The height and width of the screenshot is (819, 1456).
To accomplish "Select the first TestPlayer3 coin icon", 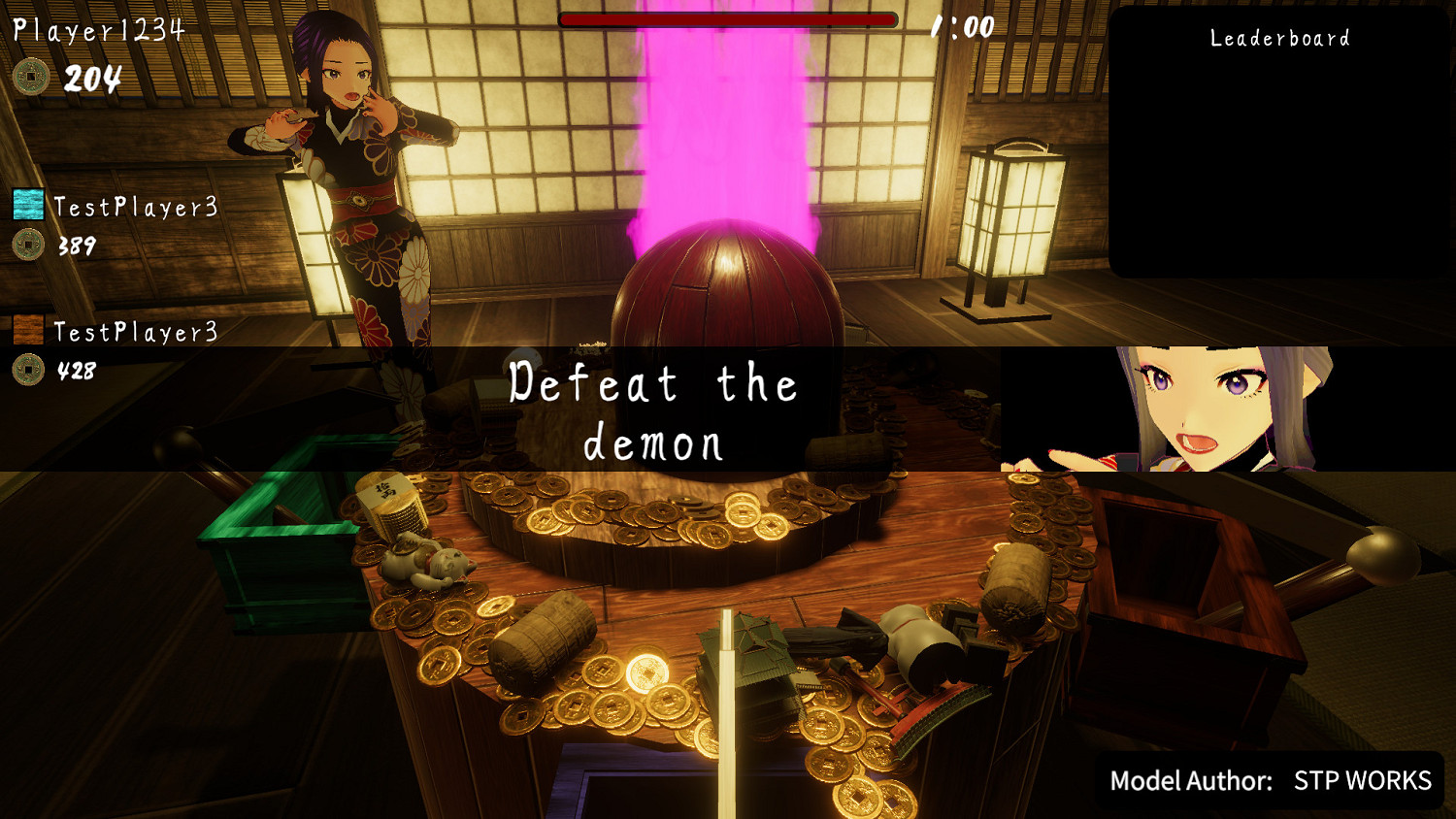I will pyautogui.click(x=29, y=246).
